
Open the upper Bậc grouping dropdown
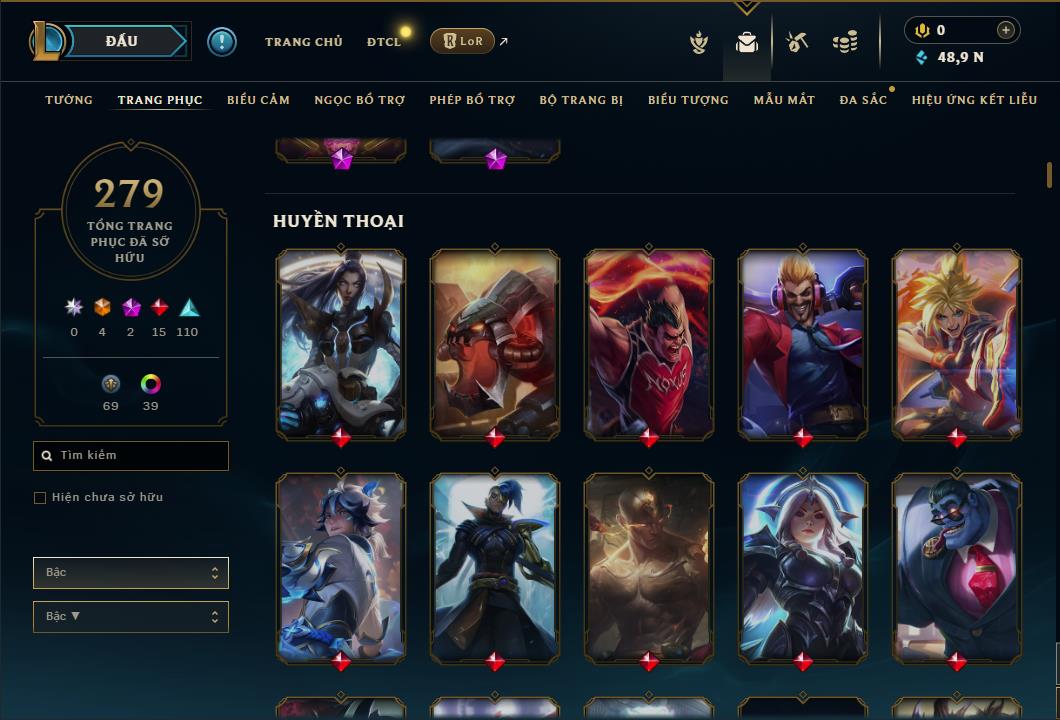pyautogui.click(x=131, y=573)
